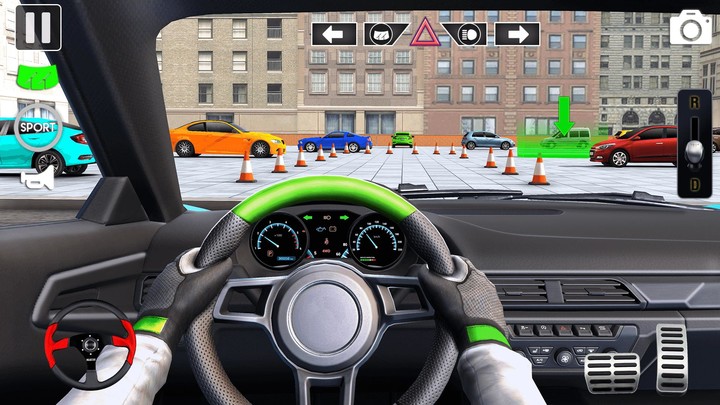Image resolution: width=720 pixels, height=405 pixels.
Task: Pause the game
Action: (x=38, y=27)
